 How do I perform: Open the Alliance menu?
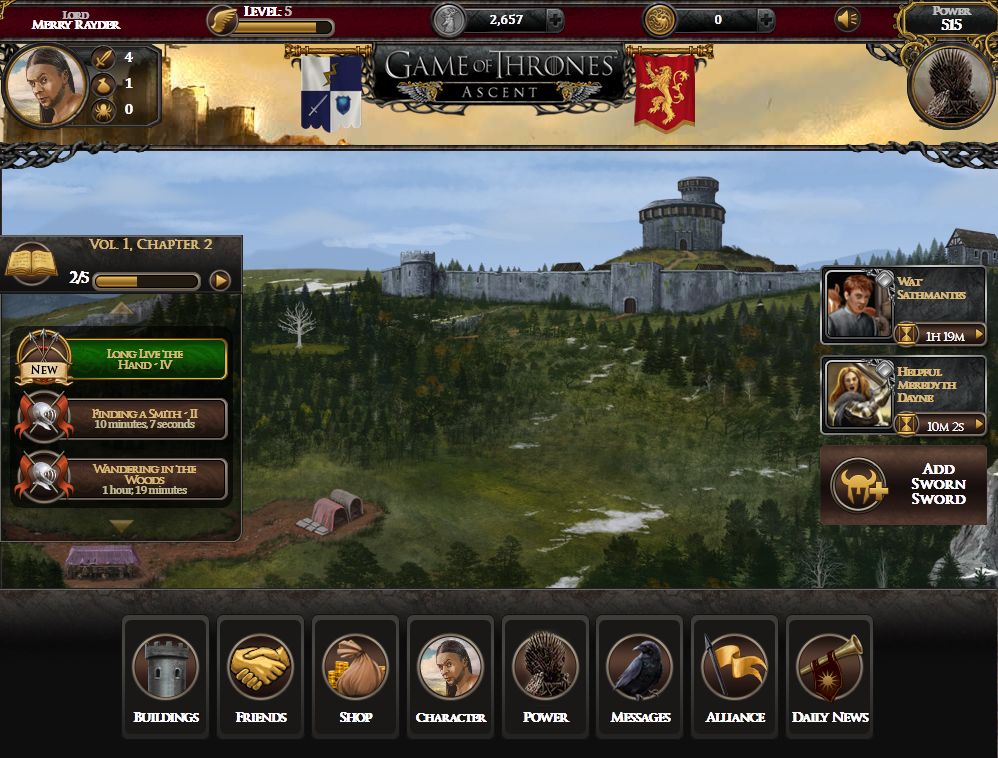click(x=735, y=675)
